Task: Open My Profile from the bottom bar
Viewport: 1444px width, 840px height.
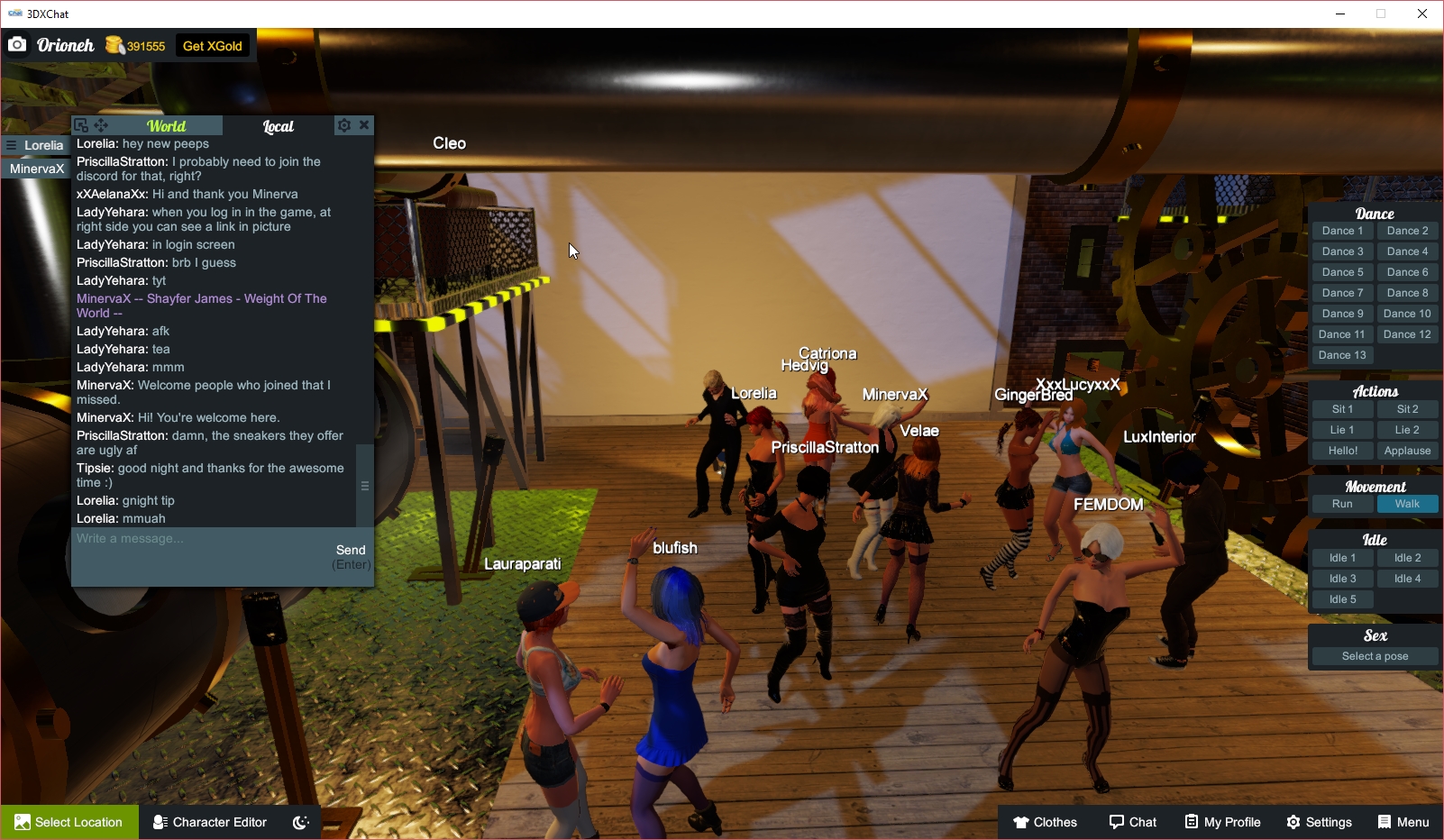Action: pos(1221,822)
